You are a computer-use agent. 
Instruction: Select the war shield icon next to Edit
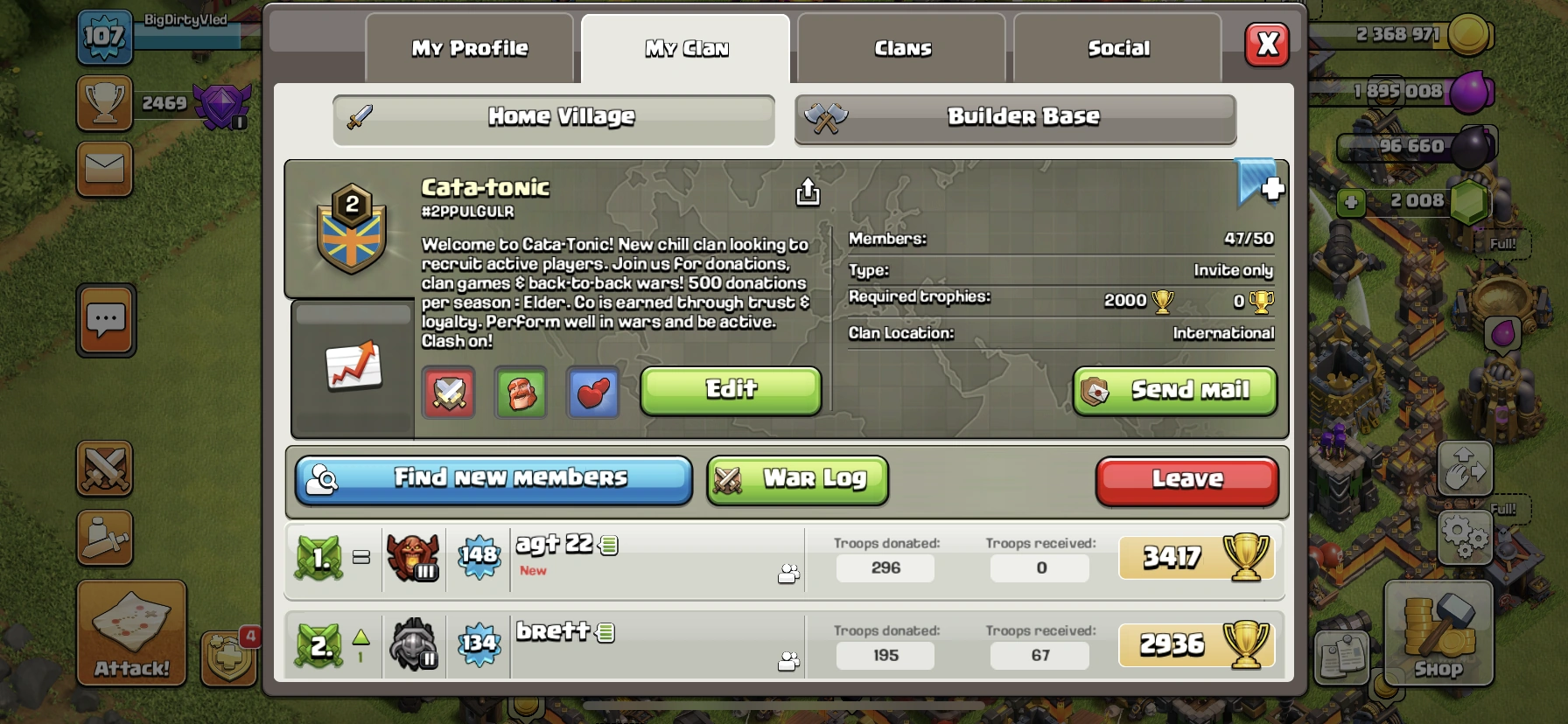(x=448, y=393)
